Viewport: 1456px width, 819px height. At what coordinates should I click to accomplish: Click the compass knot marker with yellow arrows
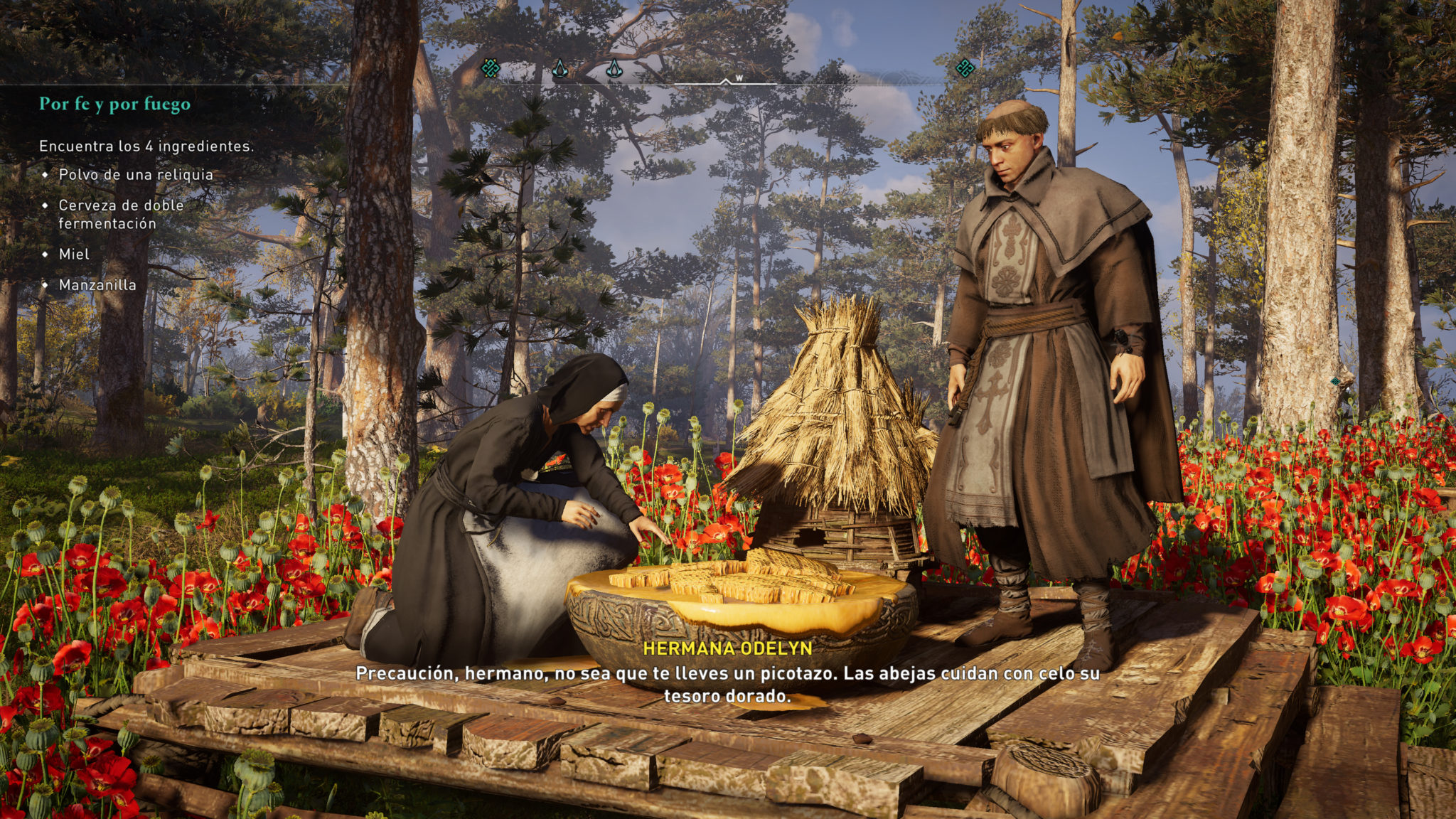[x=491, y=69]
